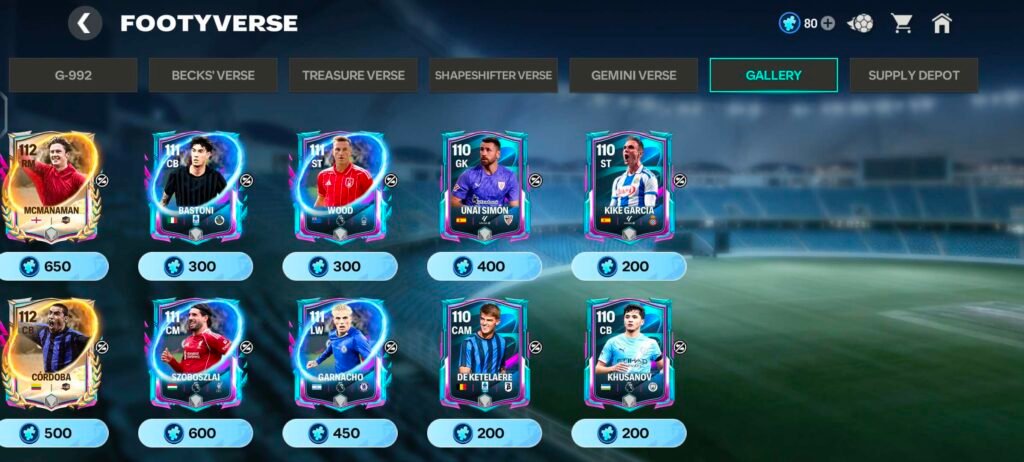Viewport: 1024px width, 462px height.
Task: Open the shopping cart store
Action: tap(902, 23)
